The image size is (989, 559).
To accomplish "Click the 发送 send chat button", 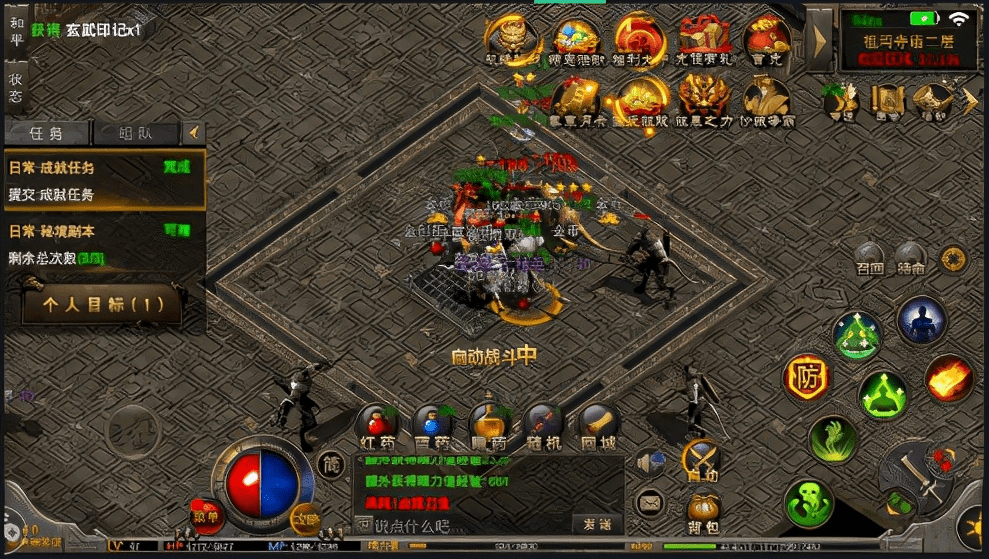I will pos(597,524).
